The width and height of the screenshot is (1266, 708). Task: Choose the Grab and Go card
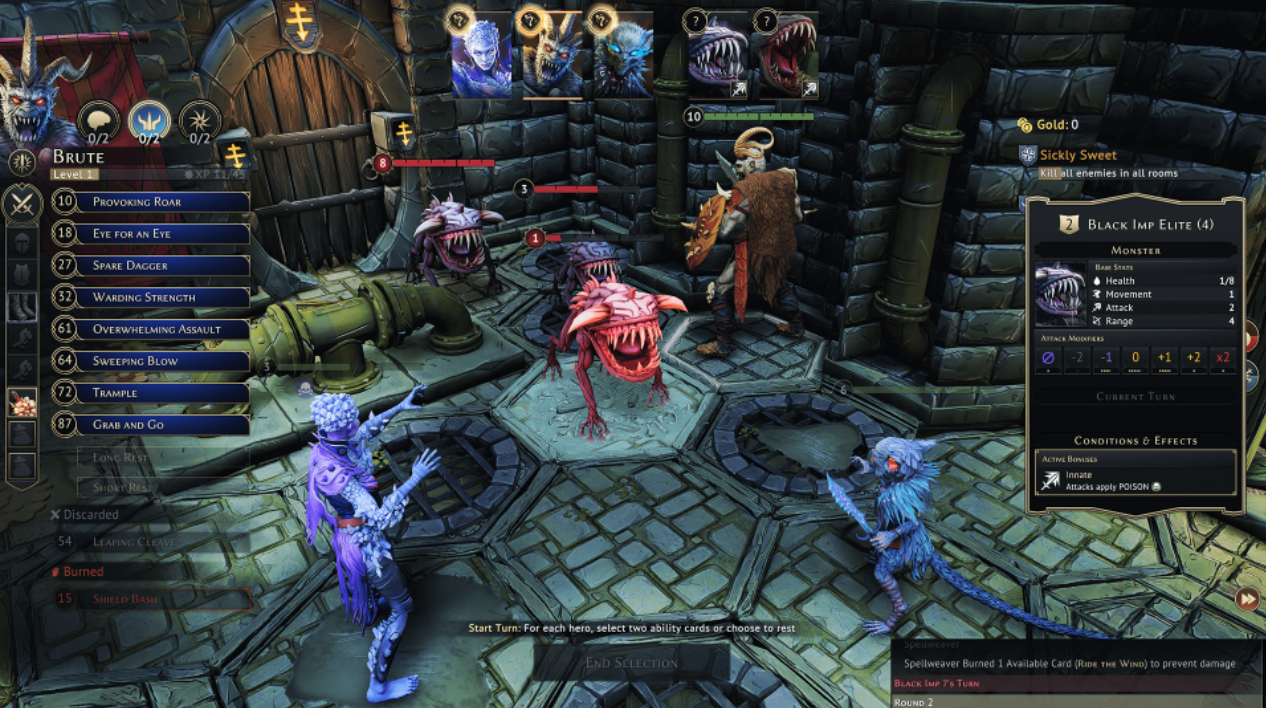(150, 425)
